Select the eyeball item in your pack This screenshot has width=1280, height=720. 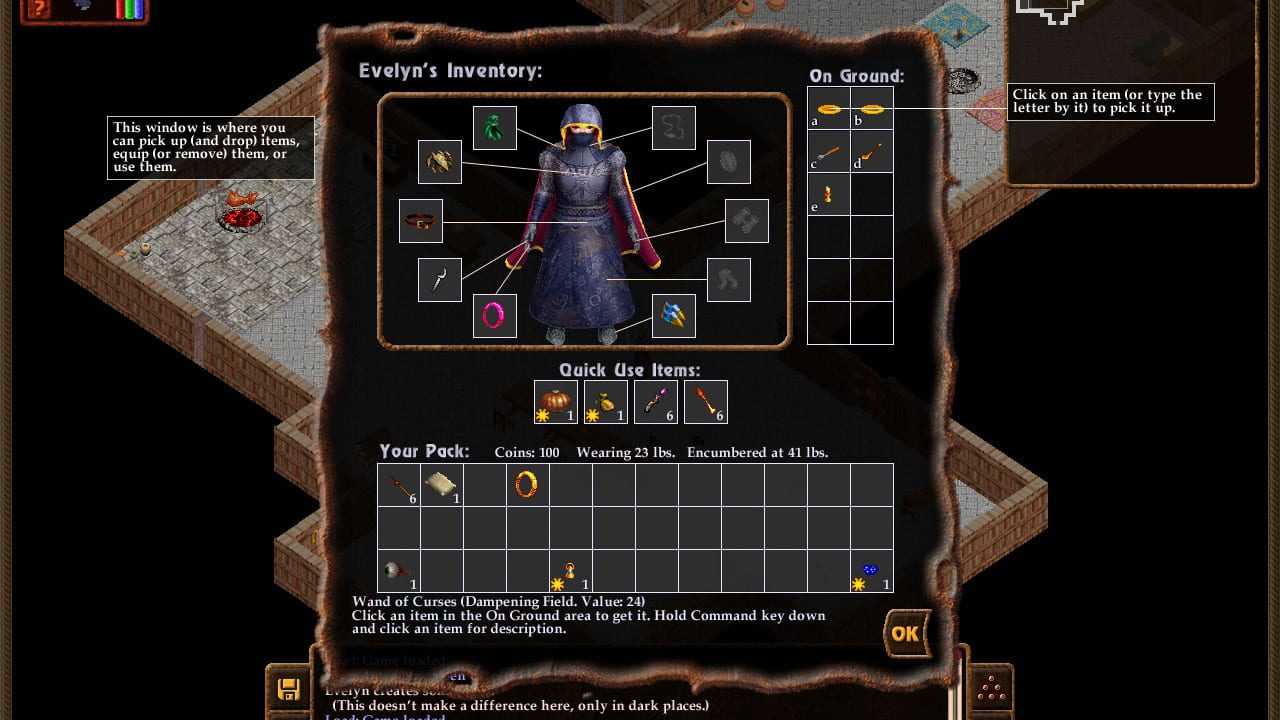pyautogui.click(x=398, y=571)
